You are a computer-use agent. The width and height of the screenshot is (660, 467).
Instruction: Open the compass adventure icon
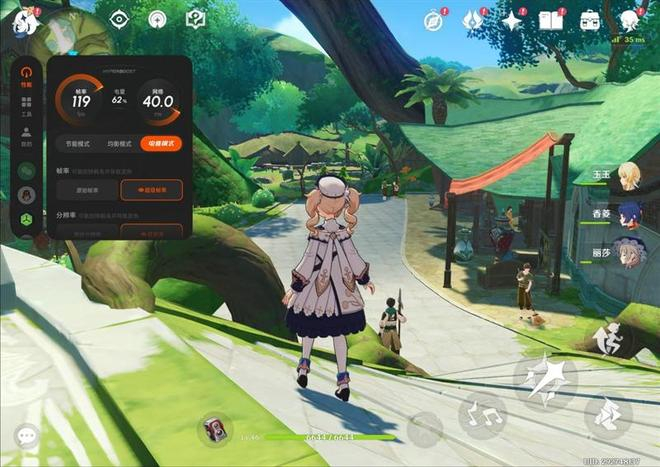433,21
